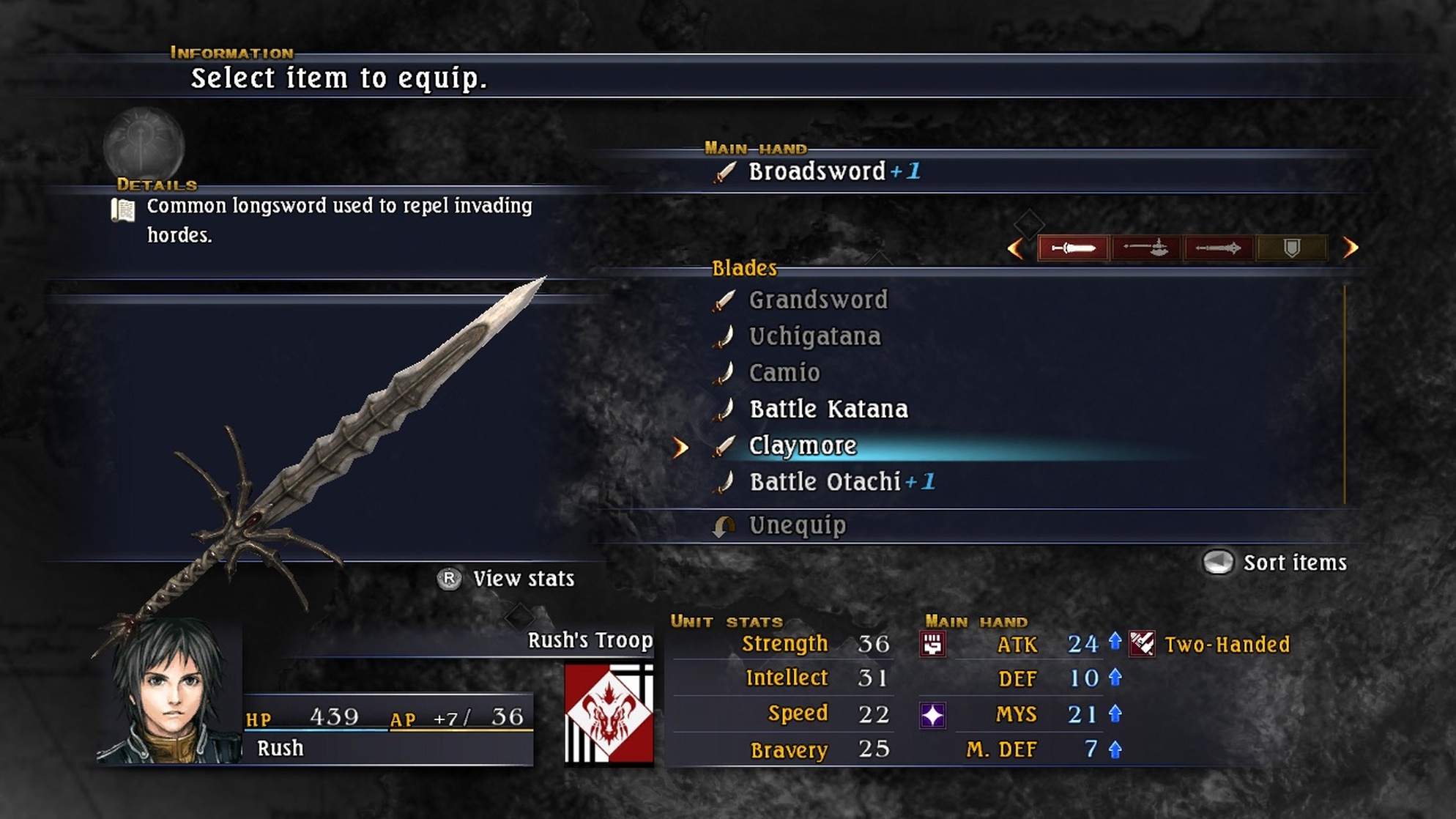The height and width of the screenshot is (819, 1456).
Task: Select the highlighted Claymore entry
Action: [x=802, y=445]
